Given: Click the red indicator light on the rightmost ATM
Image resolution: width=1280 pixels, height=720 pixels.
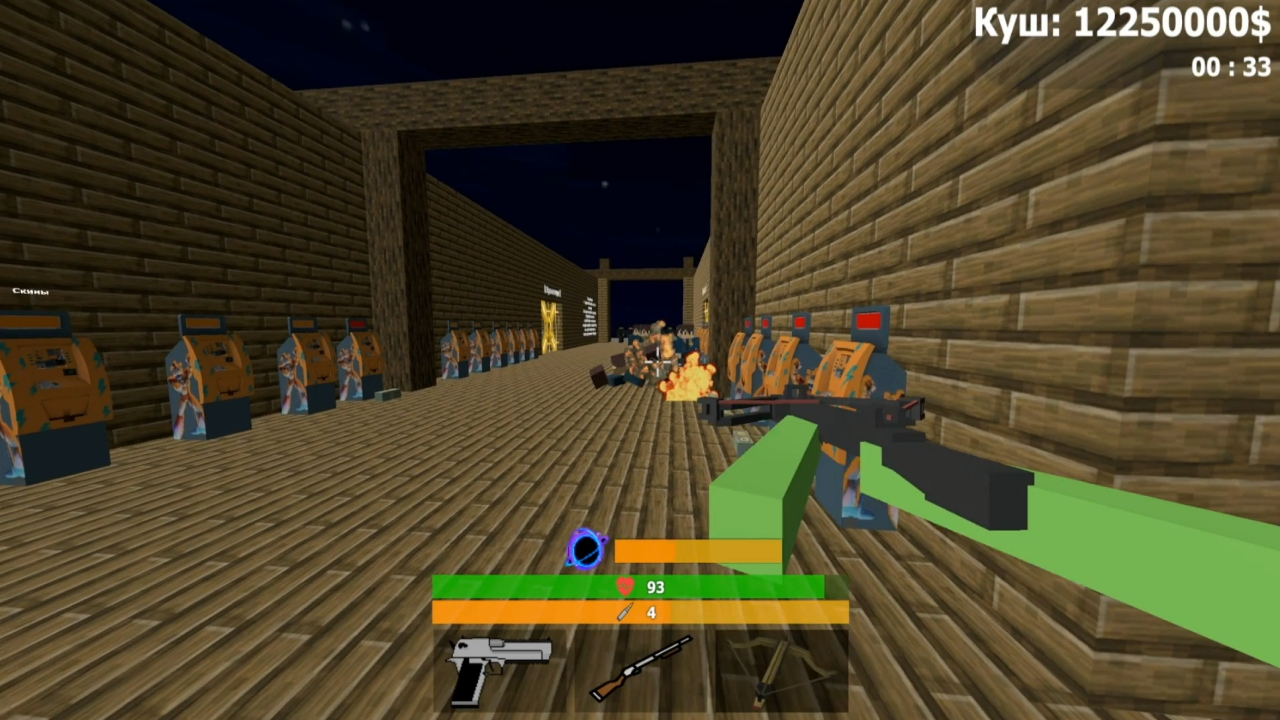Looking at the screenshot, I should (x=868, y=321).
